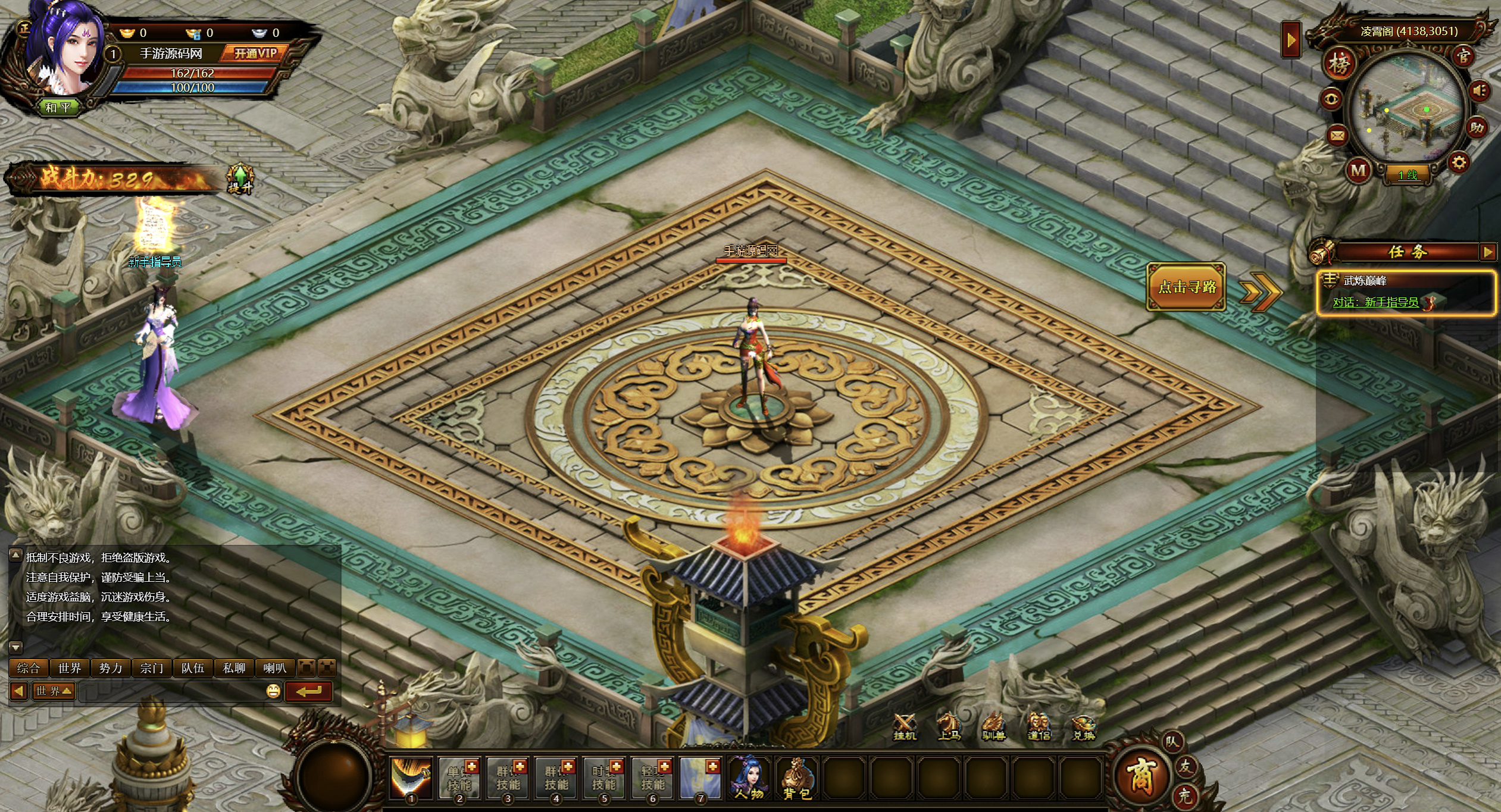Open the 榜 ranking button
Viewport: 1501px width, 812px height.
tap(1339, 63)
